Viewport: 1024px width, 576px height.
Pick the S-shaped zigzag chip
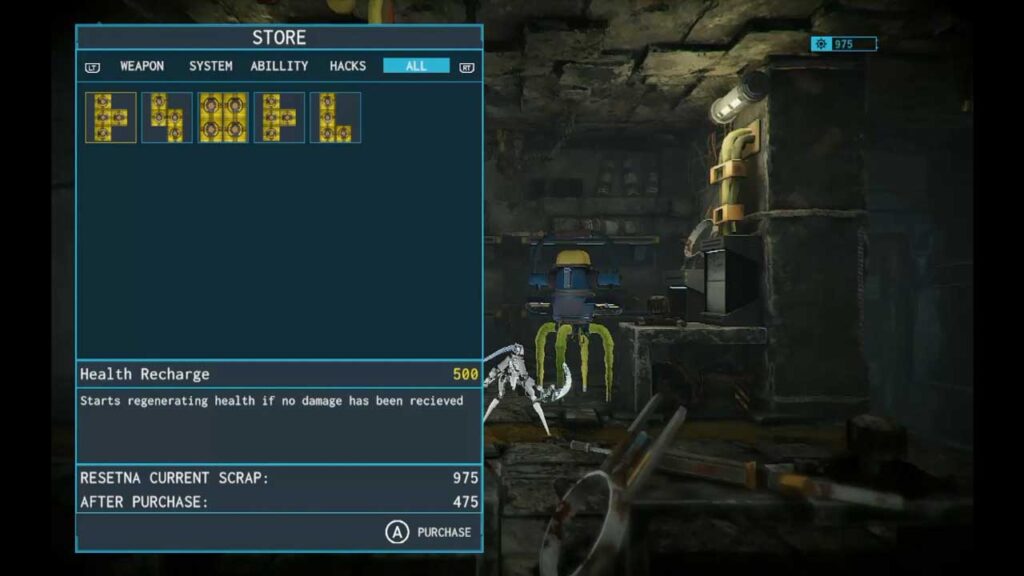point(167,118)
